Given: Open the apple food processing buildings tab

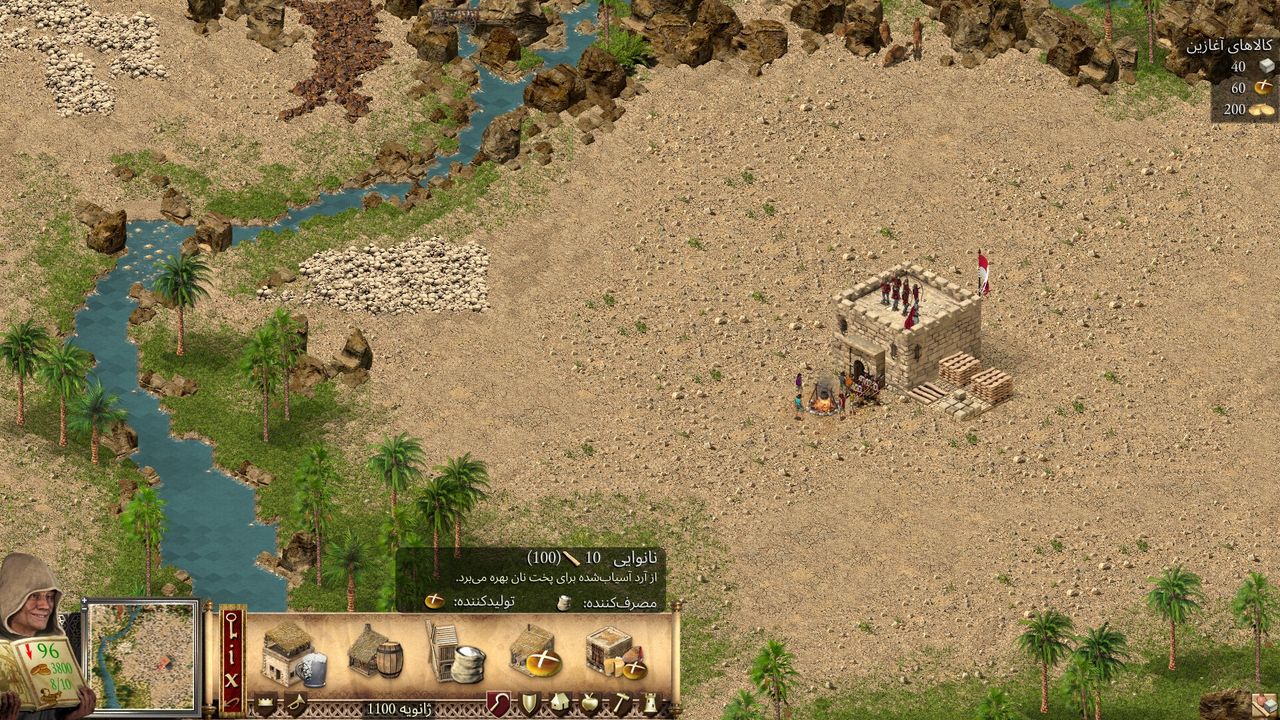Looking at the screenshot, I should pyautogui.click(x=590, y=704).
